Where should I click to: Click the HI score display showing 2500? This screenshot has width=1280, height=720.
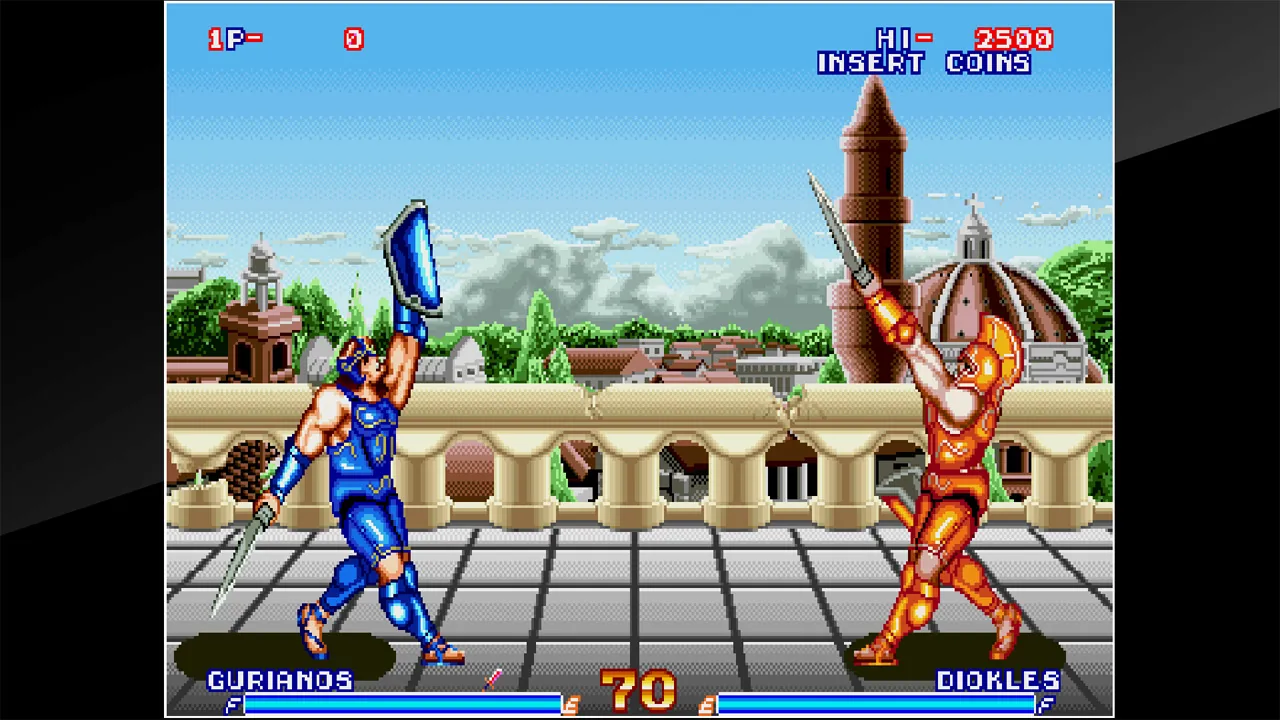tap(1013, 39)
